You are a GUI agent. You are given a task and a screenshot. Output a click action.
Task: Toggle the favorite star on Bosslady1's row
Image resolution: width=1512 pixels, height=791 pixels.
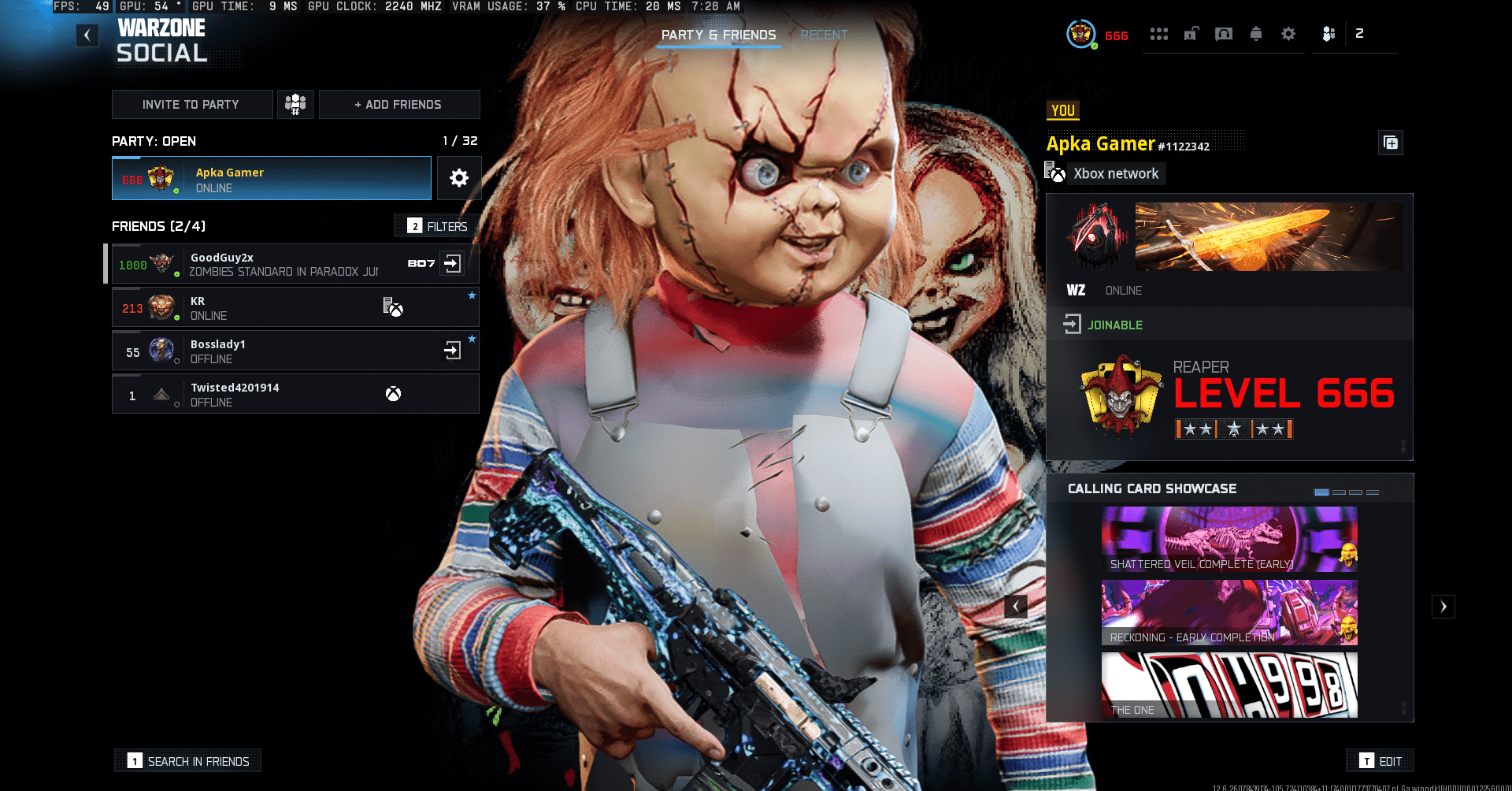472,339
